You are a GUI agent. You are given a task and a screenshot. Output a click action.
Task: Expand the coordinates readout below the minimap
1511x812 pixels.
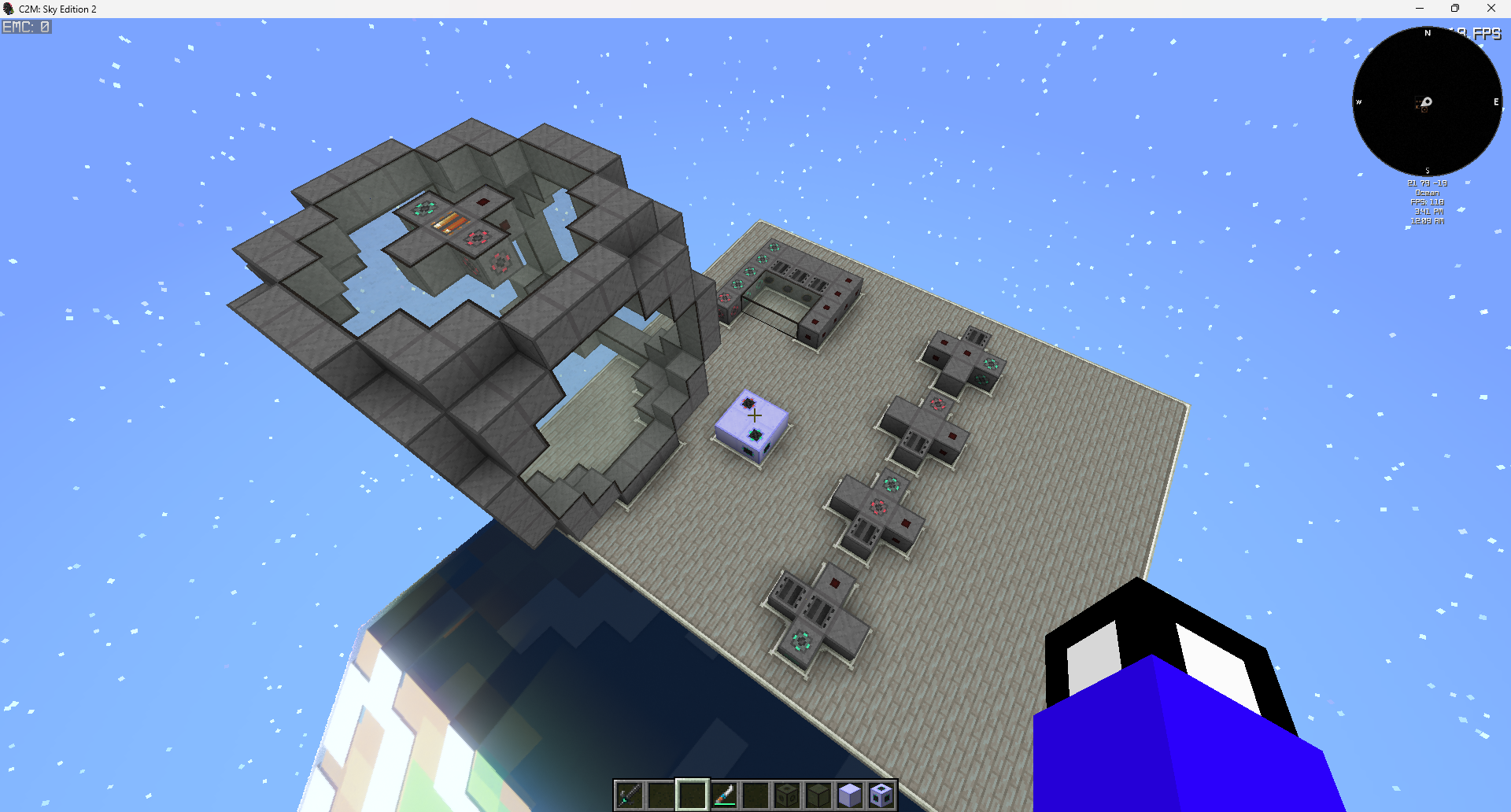[1426, 183]
